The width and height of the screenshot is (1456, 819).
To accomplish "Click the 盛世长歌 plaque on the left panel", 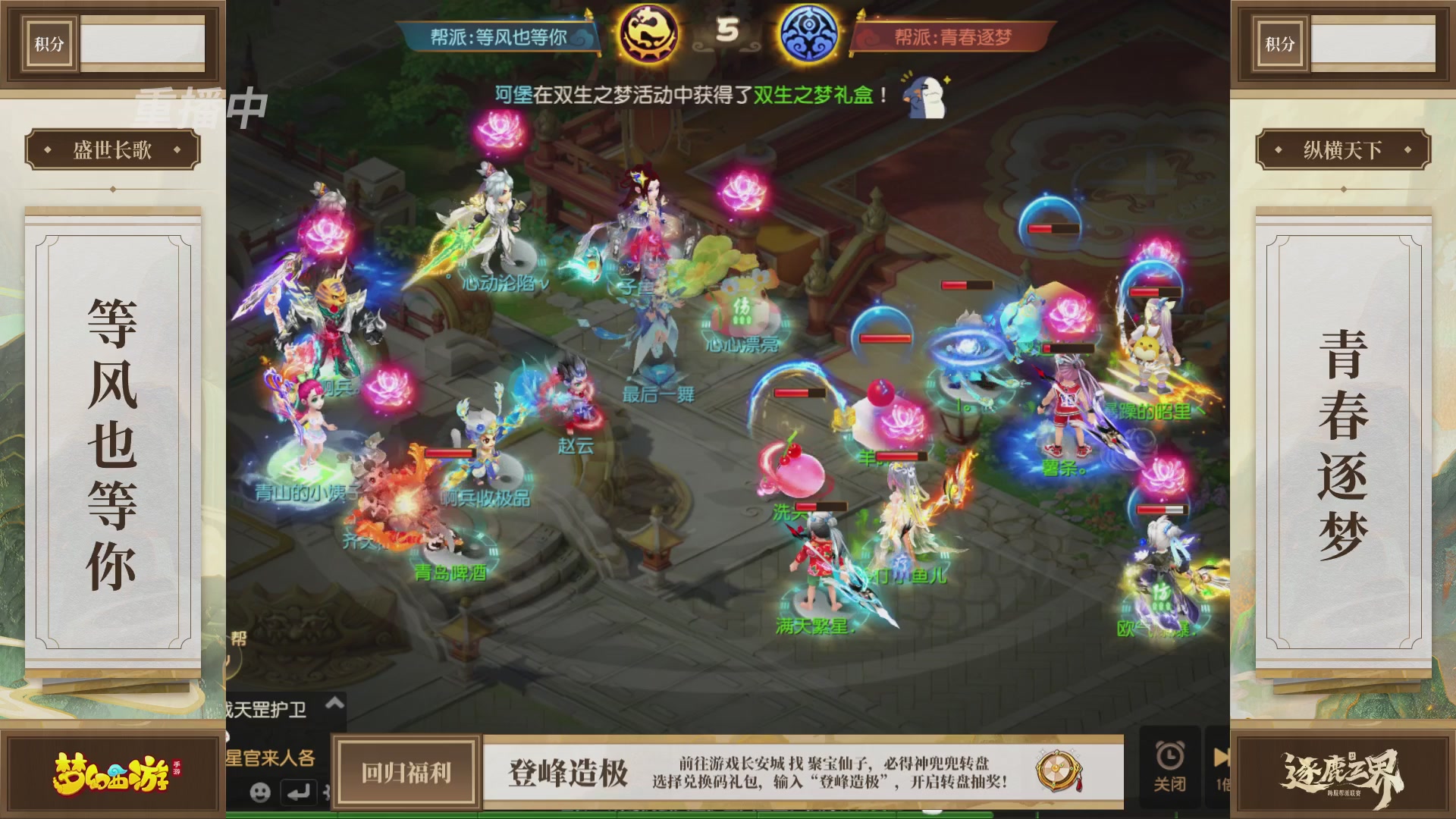I will coord(111,149).
